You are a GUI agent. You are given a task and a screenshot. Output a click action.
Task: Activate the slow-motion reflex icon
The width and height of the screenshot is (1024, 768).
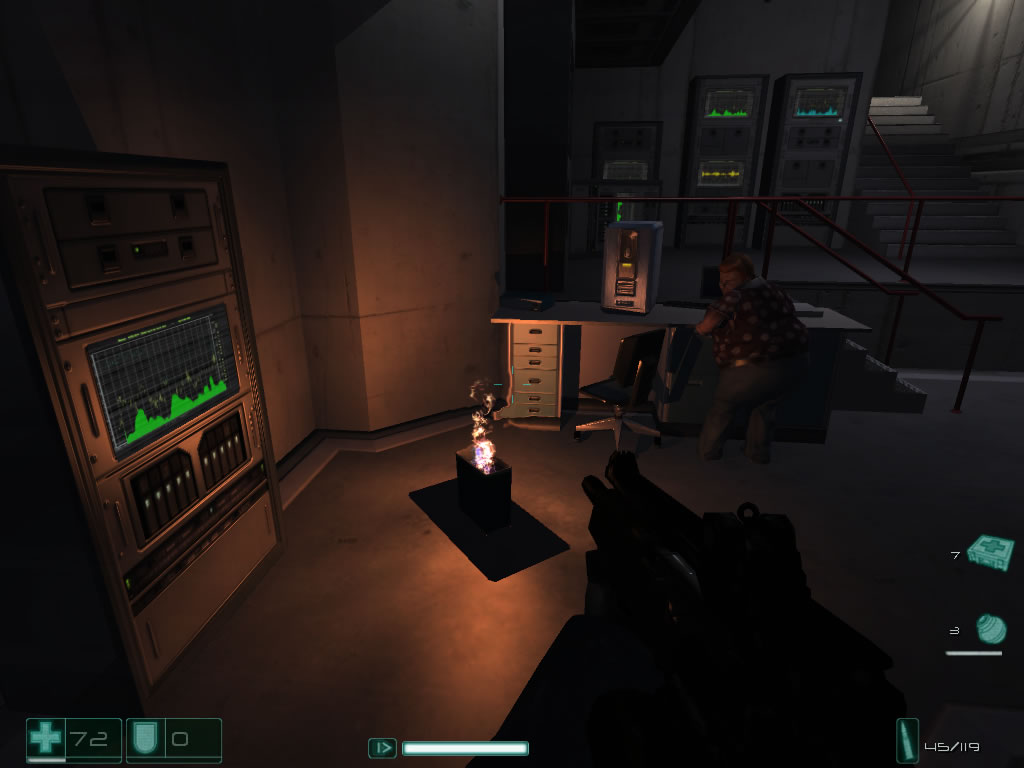click(382, 747)
